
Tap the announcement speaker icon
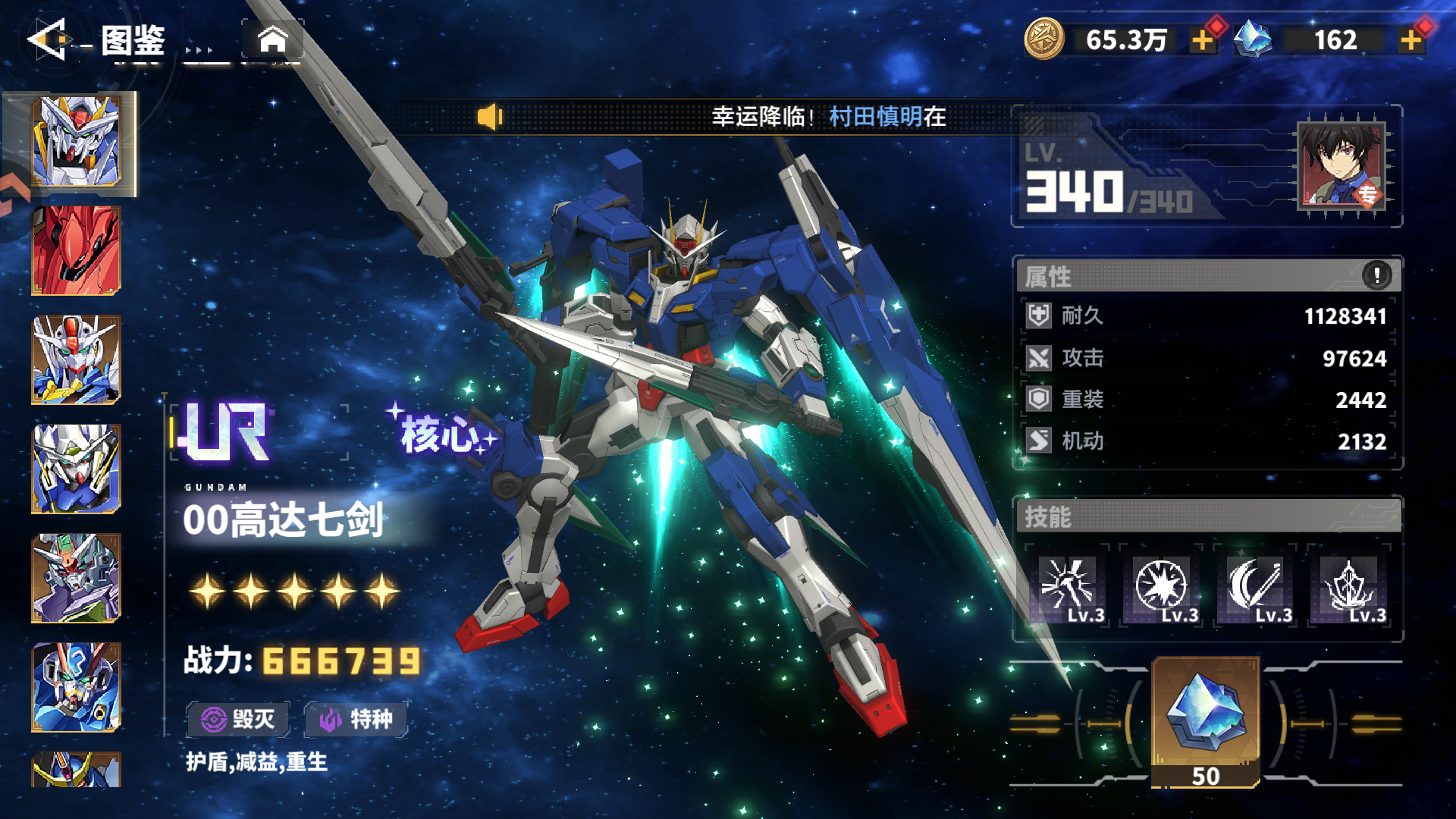click(490, 117)
